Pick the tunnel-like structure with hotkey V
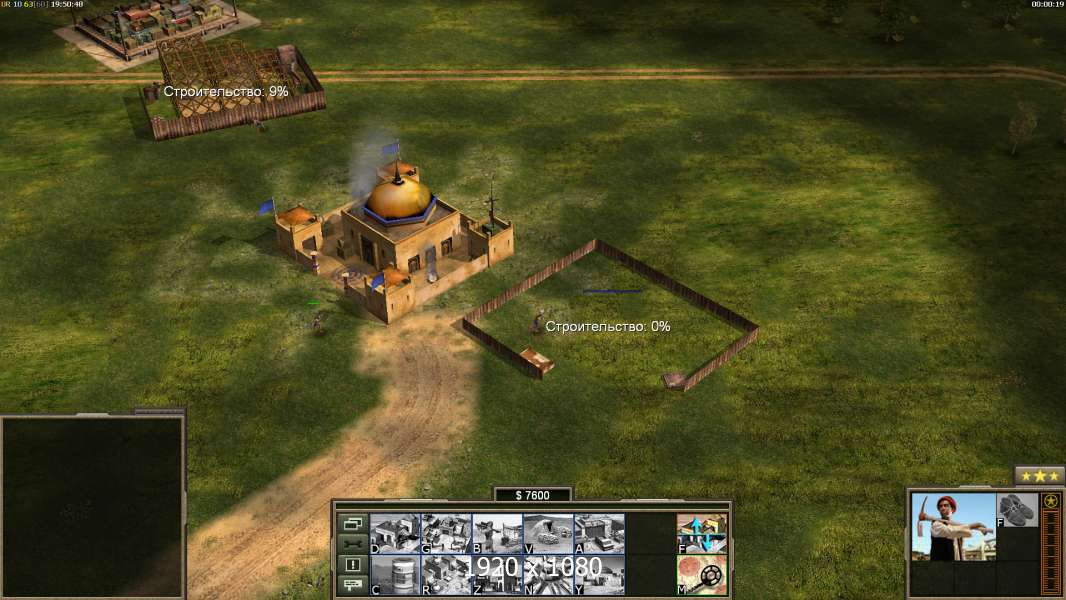1066x600 pixels. pyautogui.click(x=548, y=533)
